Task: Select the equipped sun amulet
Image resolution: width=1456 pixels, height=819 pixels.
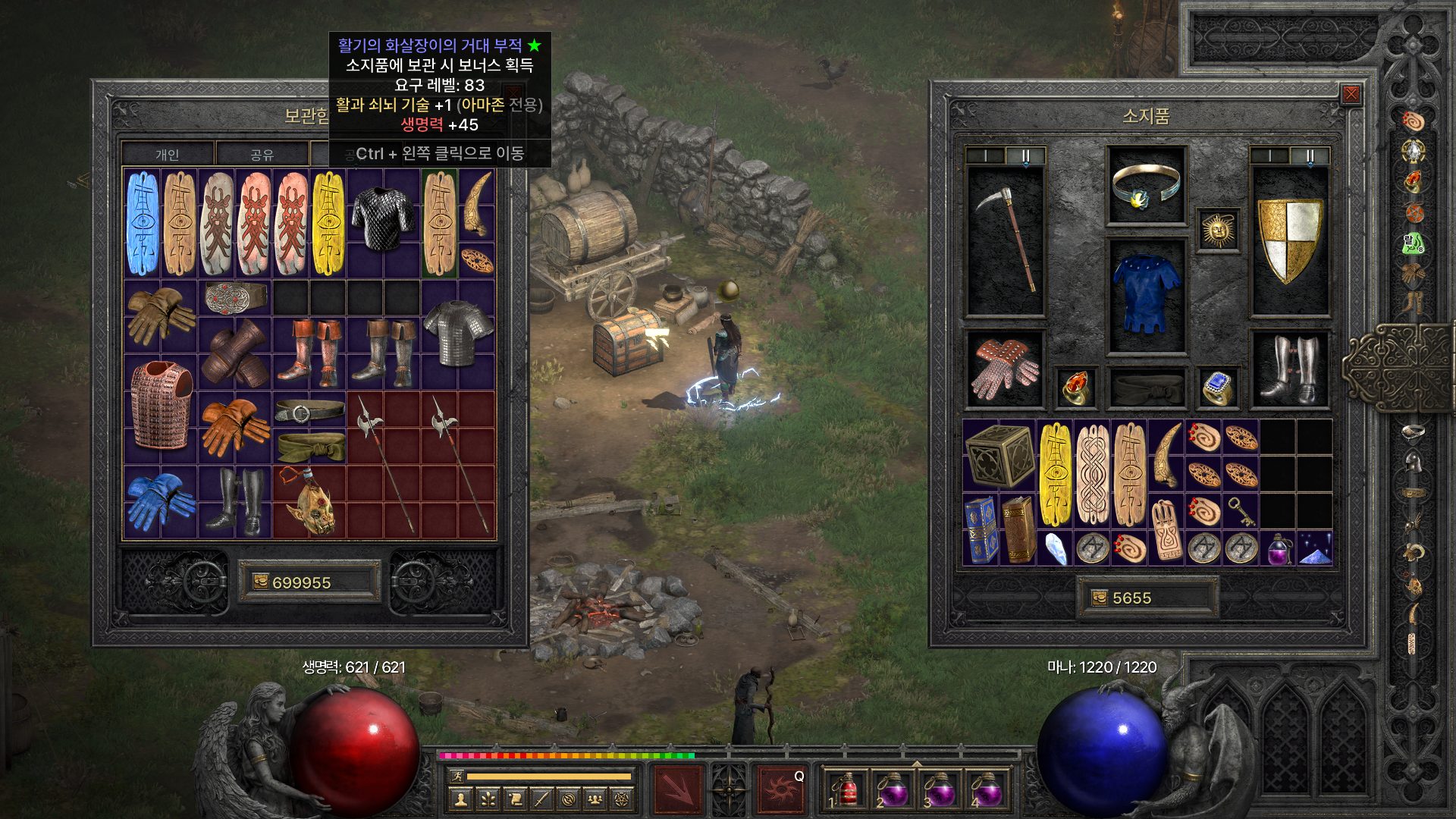Action: click(1218, 231)
